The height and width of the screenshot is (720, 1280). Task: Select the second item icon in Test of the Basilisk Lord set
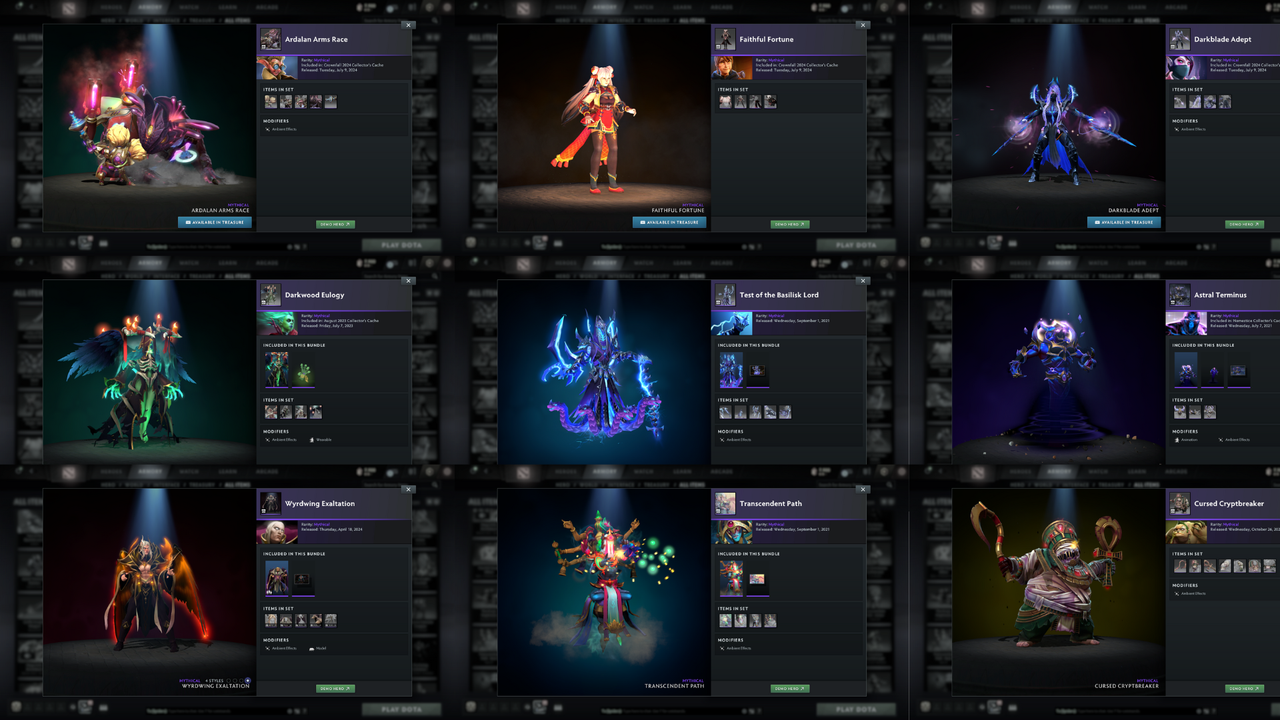click(741, 412)
